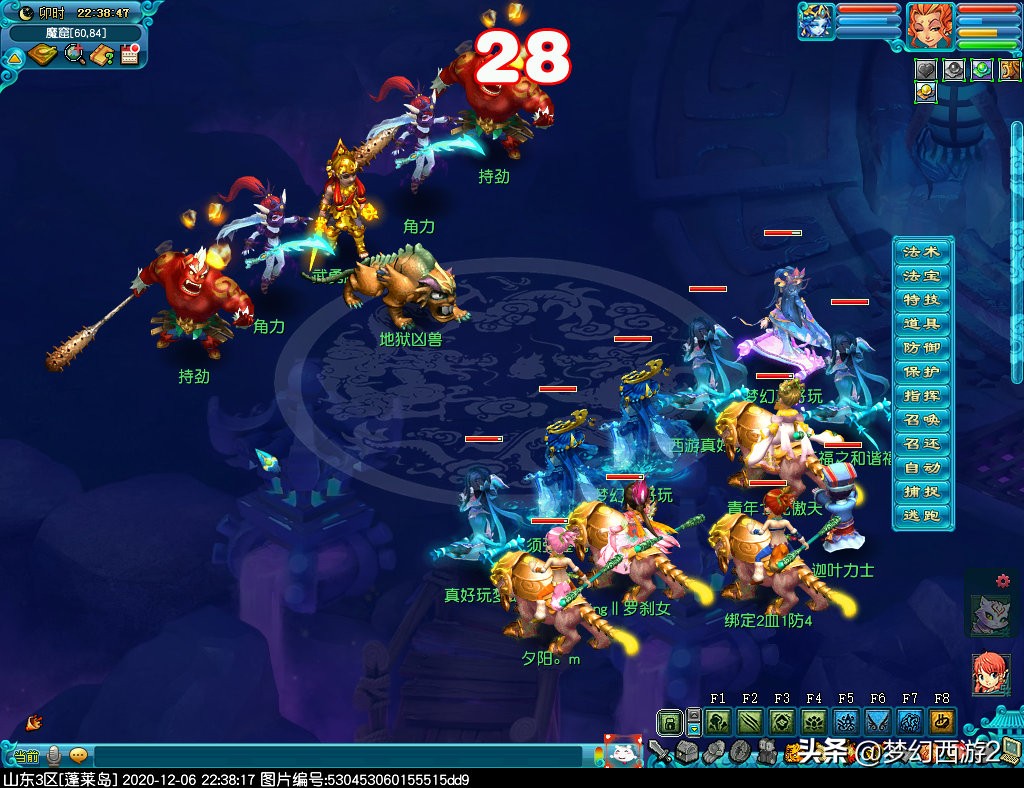Choose 防御 to defend this turn

pyautogui.click(x=922, y=348)
